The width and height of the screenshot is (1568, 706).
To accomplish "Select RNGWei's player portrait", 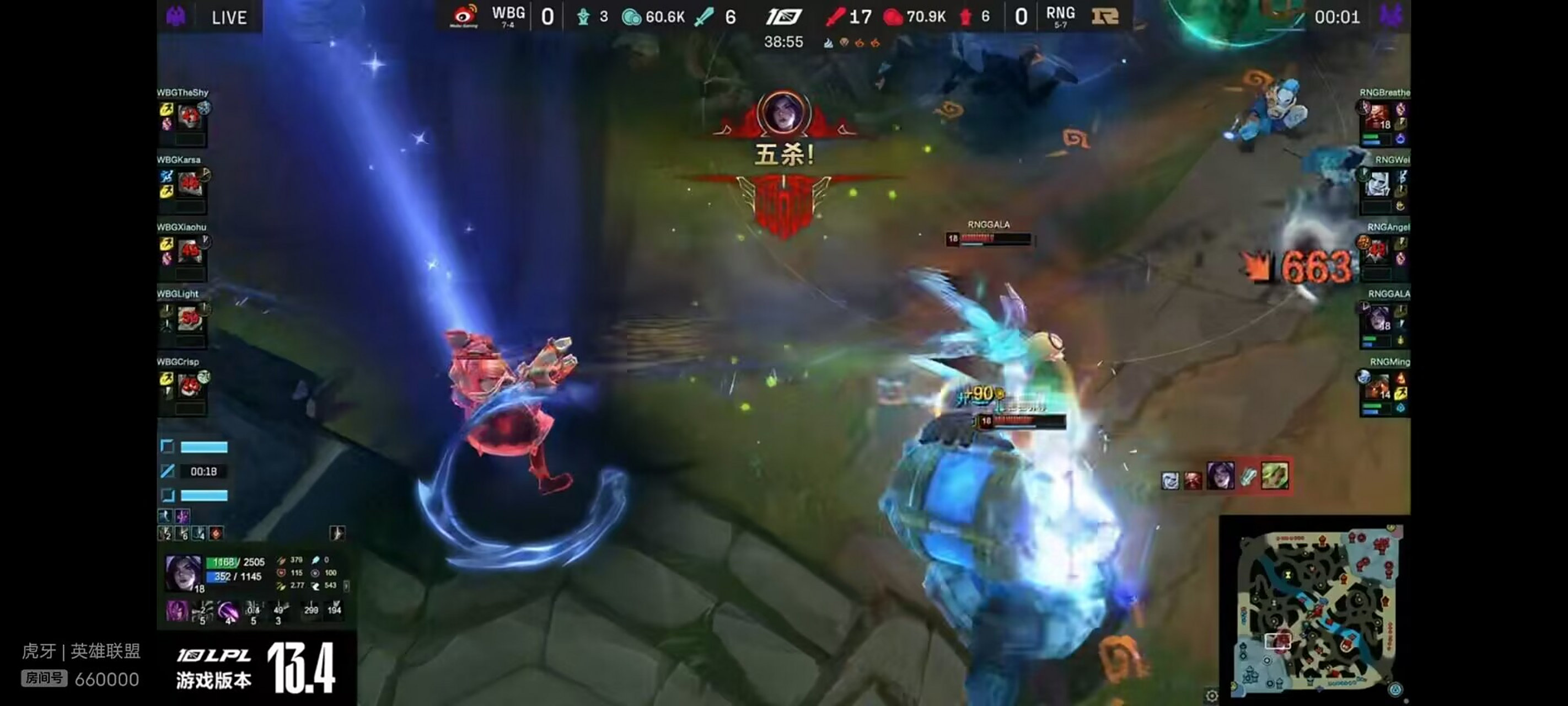I will pyautogui.click(x=1378, y=183).
